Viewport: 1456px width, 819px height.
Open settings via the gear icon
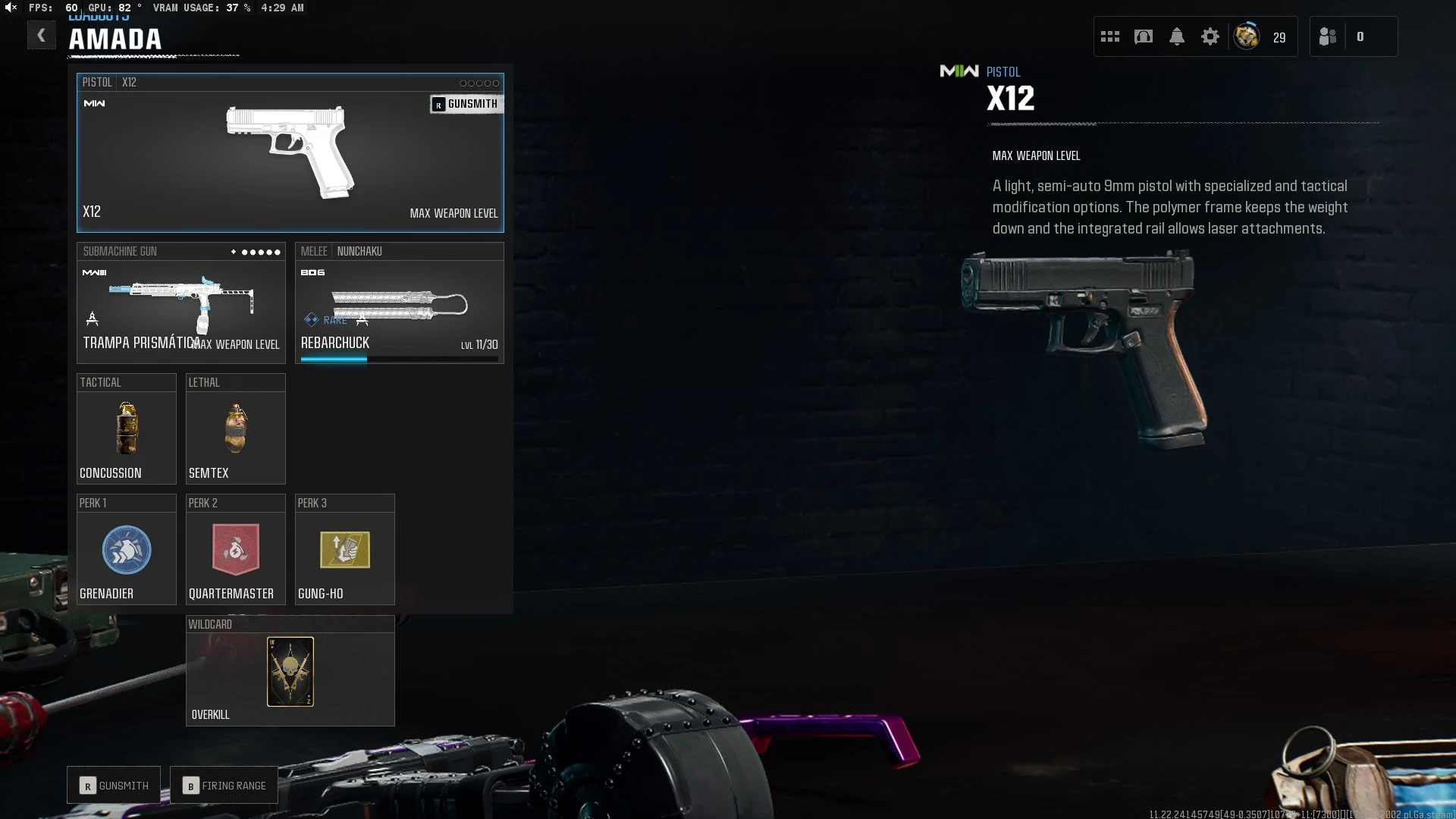[1210, 36]
